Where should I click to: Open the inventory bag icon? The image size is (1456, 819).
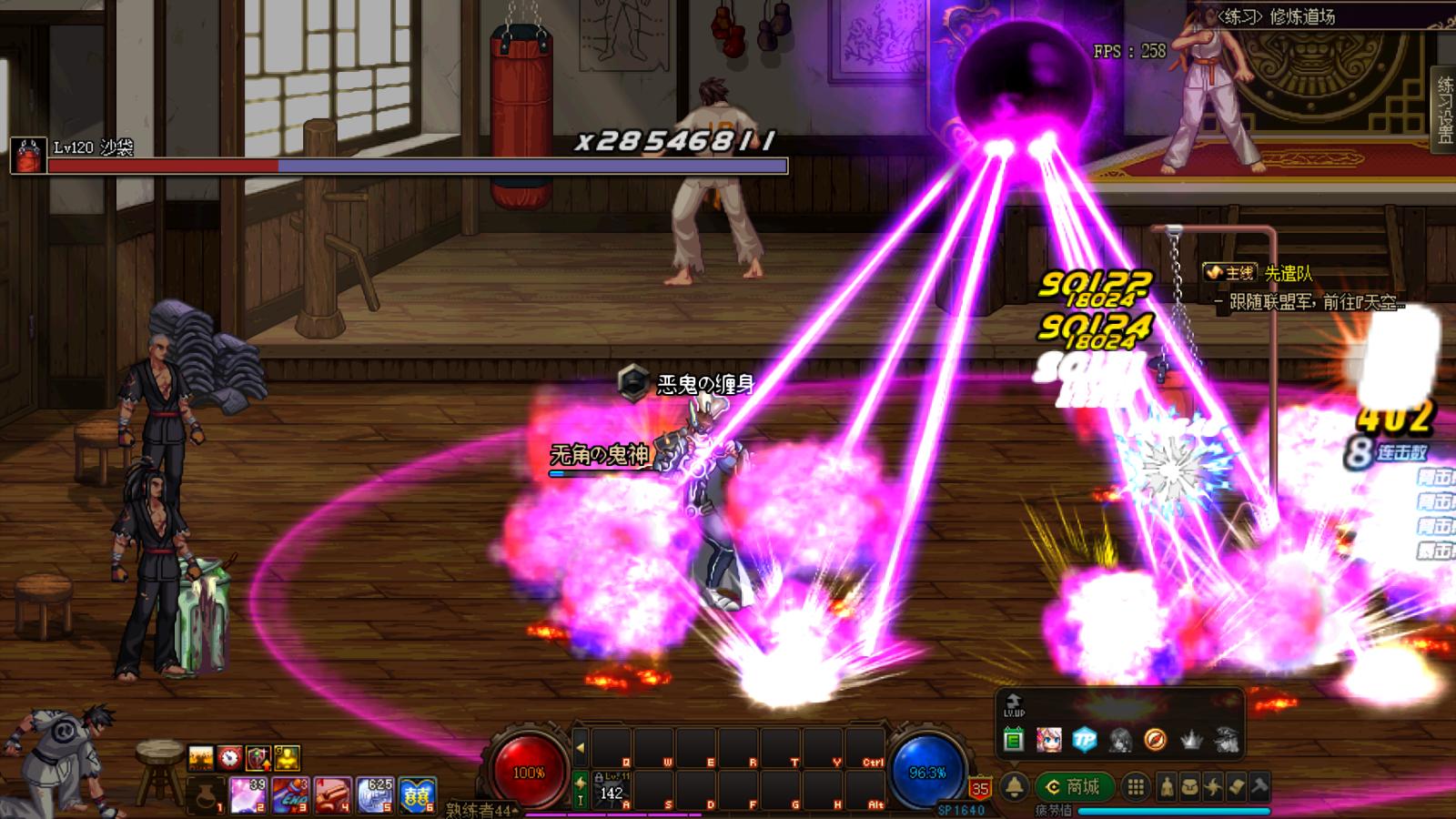1189,787
